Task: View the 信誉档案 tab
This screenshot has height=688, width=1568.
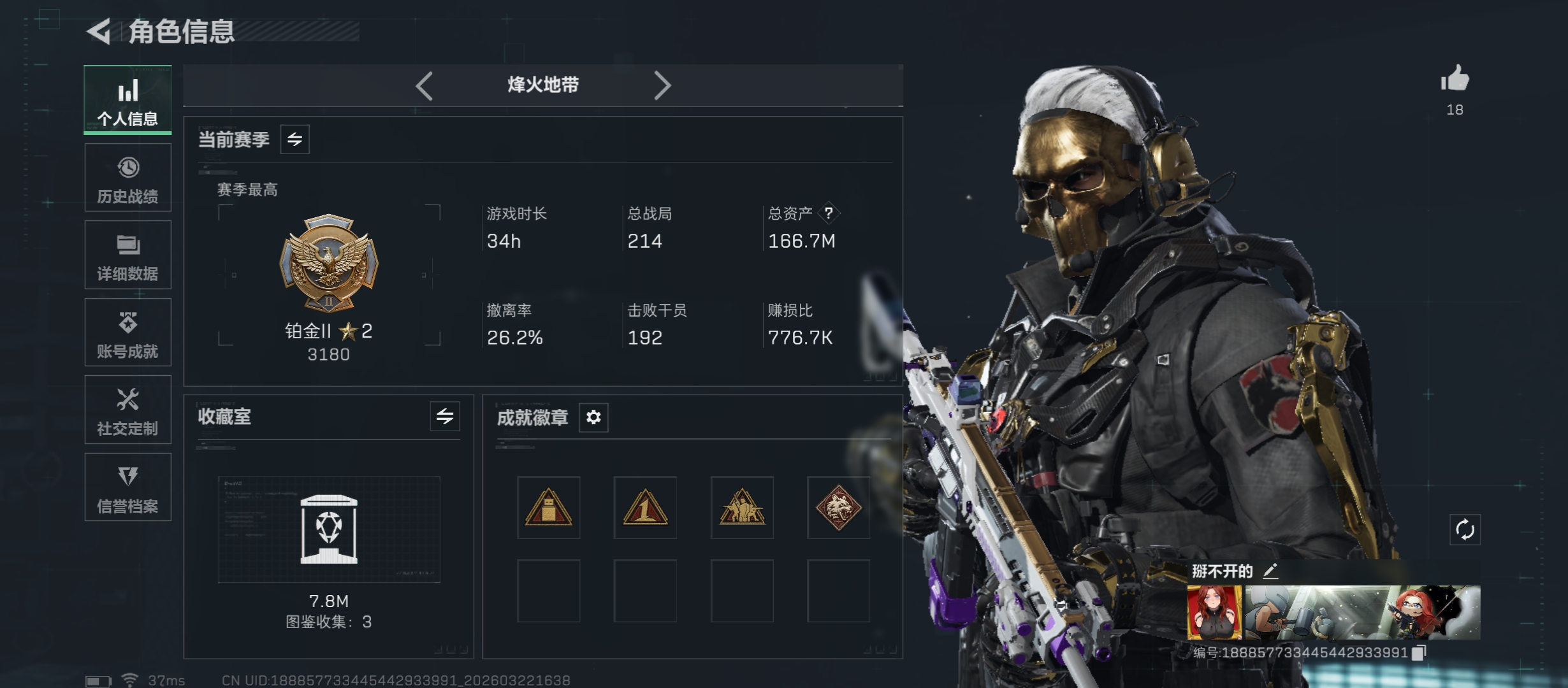Action: tap(127, 487)
